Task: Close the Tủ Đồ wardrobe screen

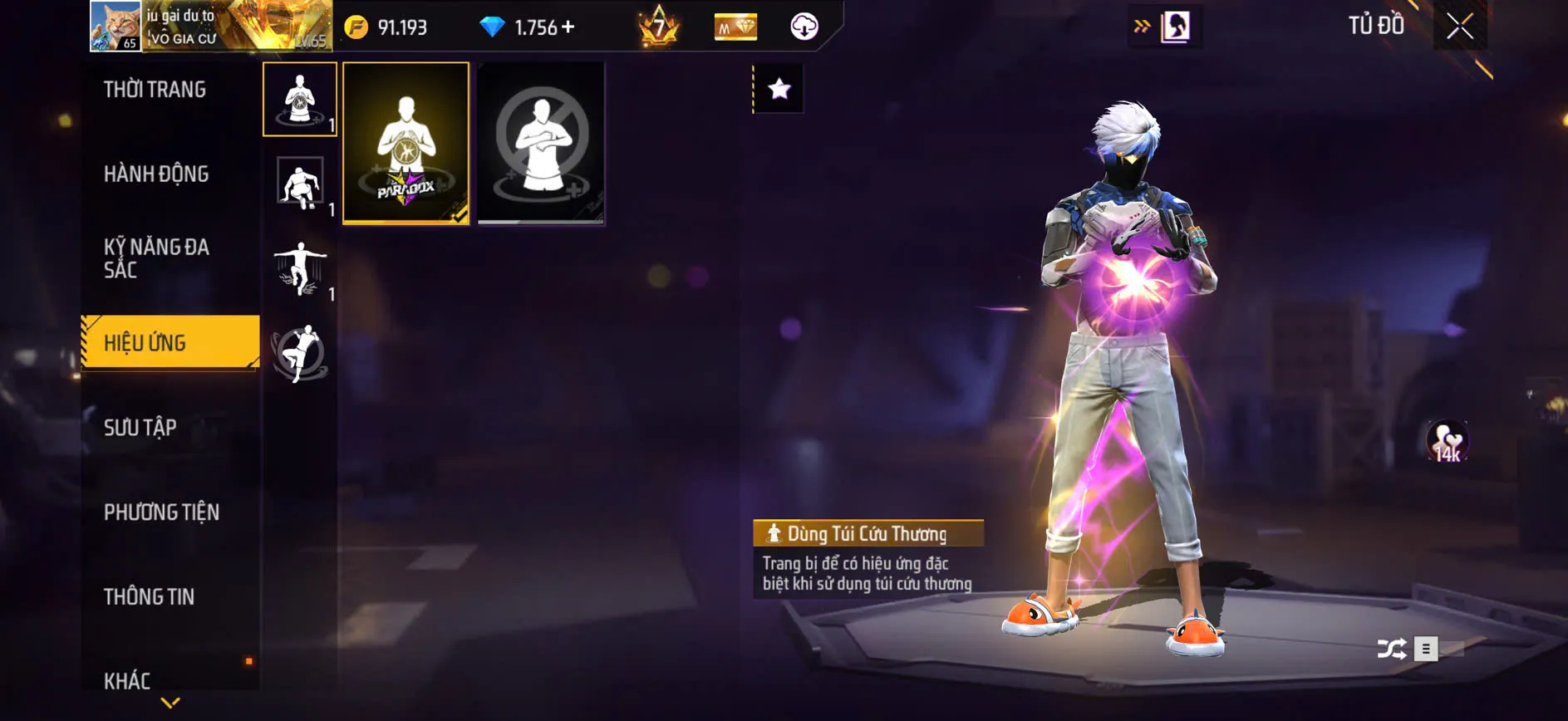Action: pos(1459,27)
